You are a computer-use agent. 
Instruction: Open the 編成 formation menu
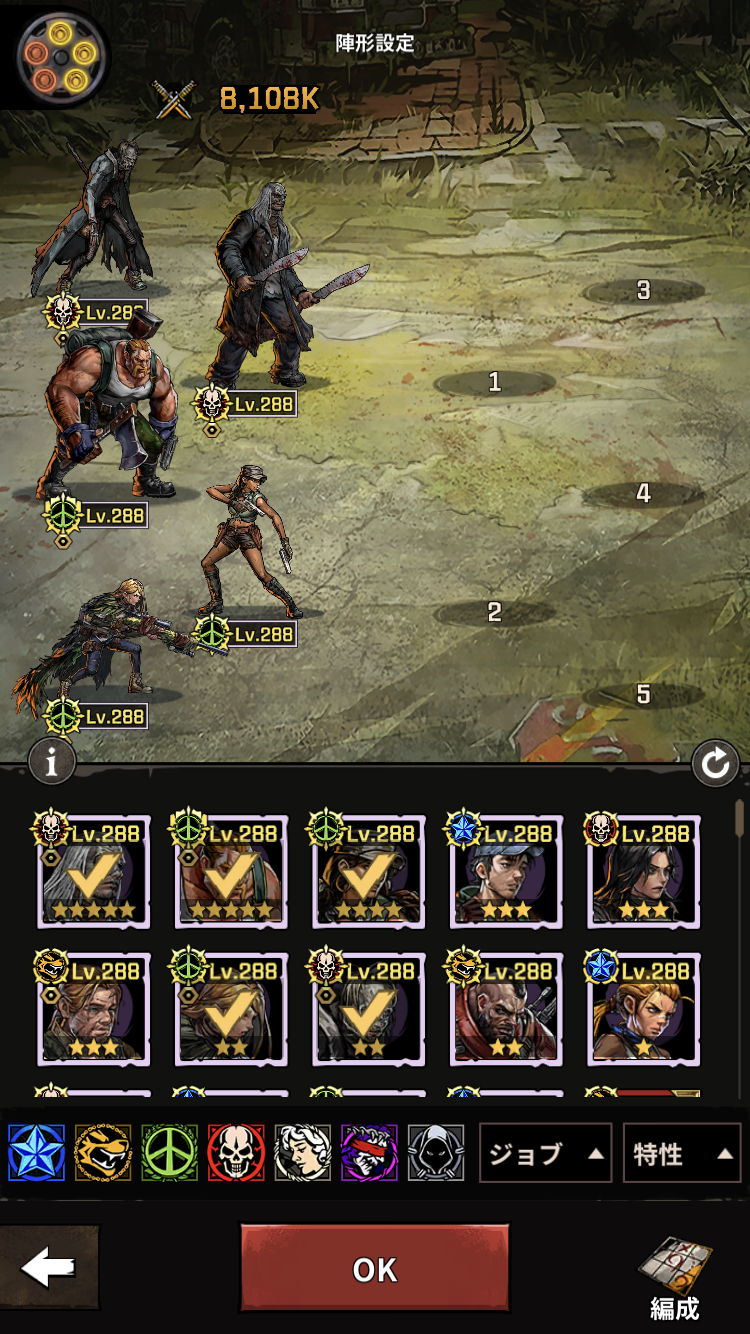tap(674, 1277)
